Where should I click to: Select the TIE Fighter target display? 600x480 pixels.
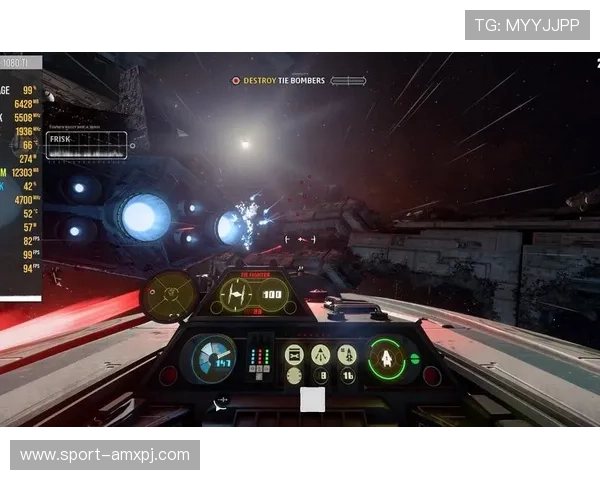pos(253,294)
